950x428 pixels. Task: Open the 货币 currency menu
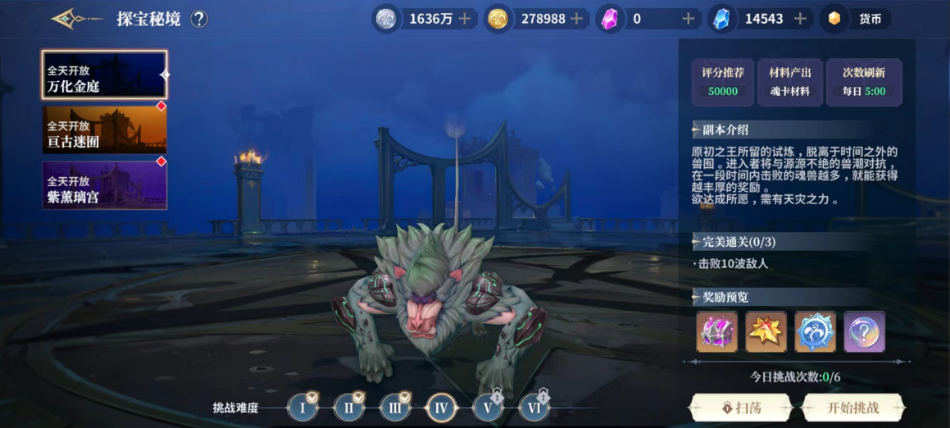click(857, 19)
